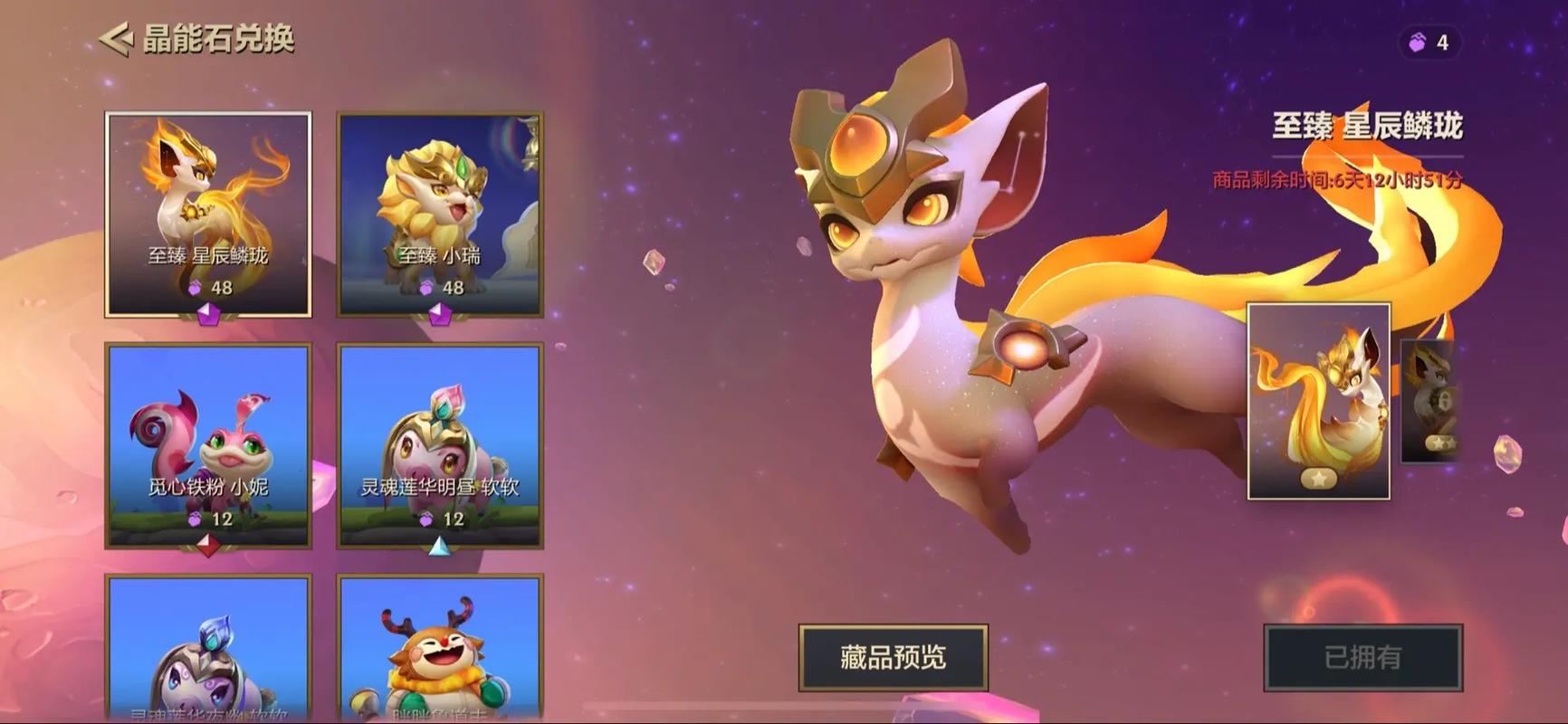The image size is (1568, 724).
Task: Tap the purple crystal currency counter
Action: pos(1429,43)
